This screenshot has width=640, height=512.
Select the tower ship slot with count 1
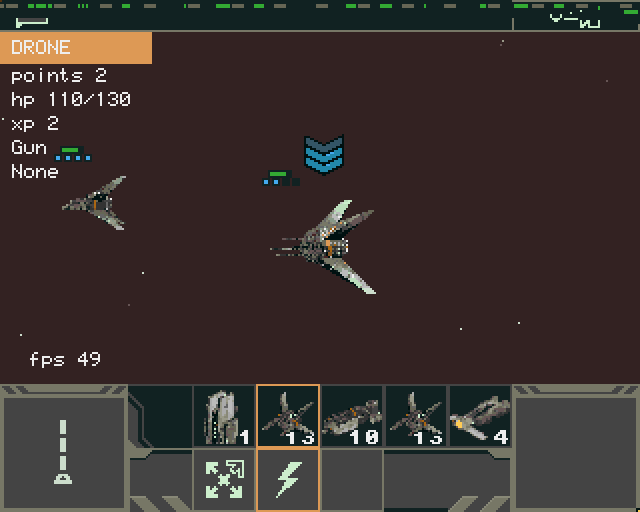pyautogui.click(x=224, y=416)
